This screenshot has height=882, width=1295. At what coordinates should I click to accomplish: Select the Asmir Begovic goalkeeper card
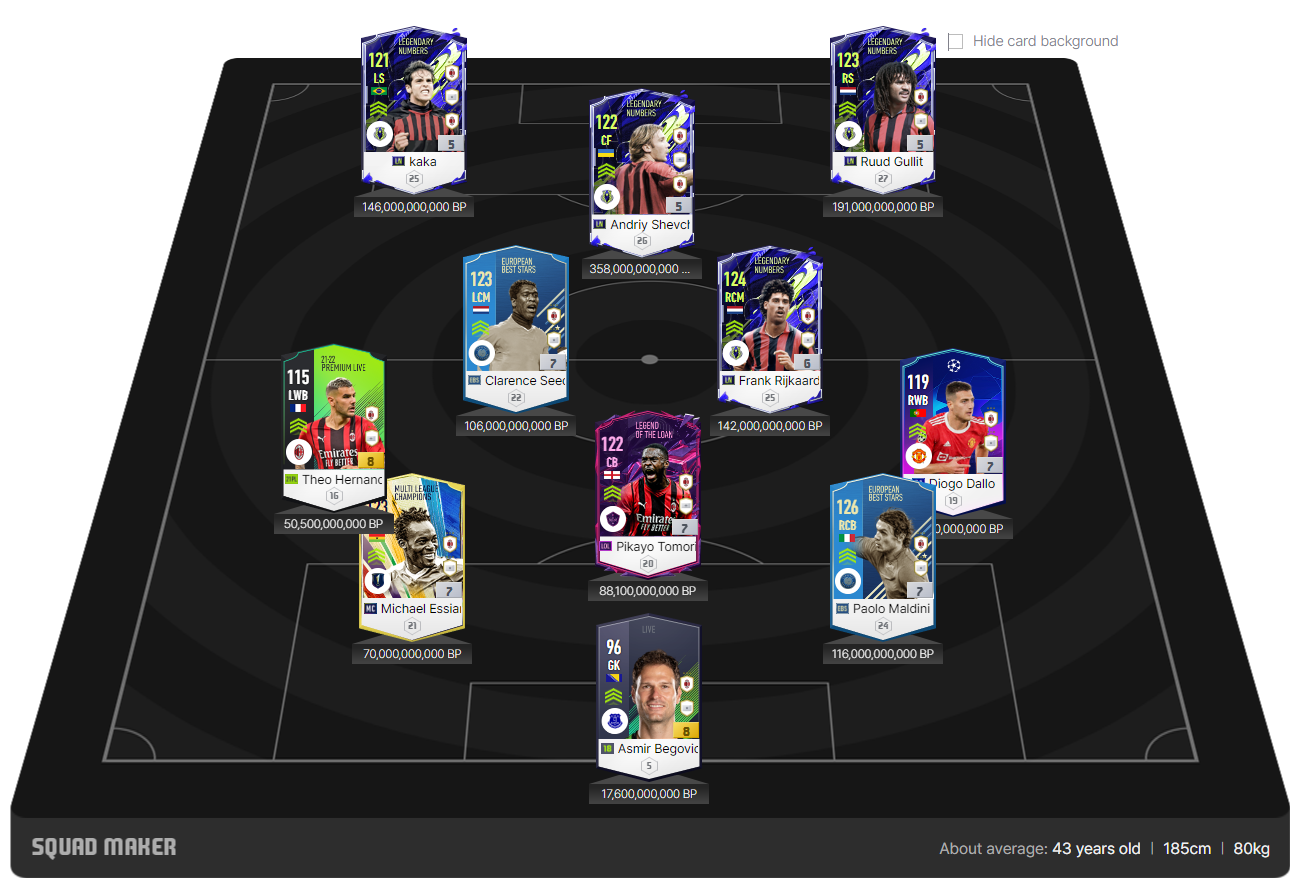648,690
